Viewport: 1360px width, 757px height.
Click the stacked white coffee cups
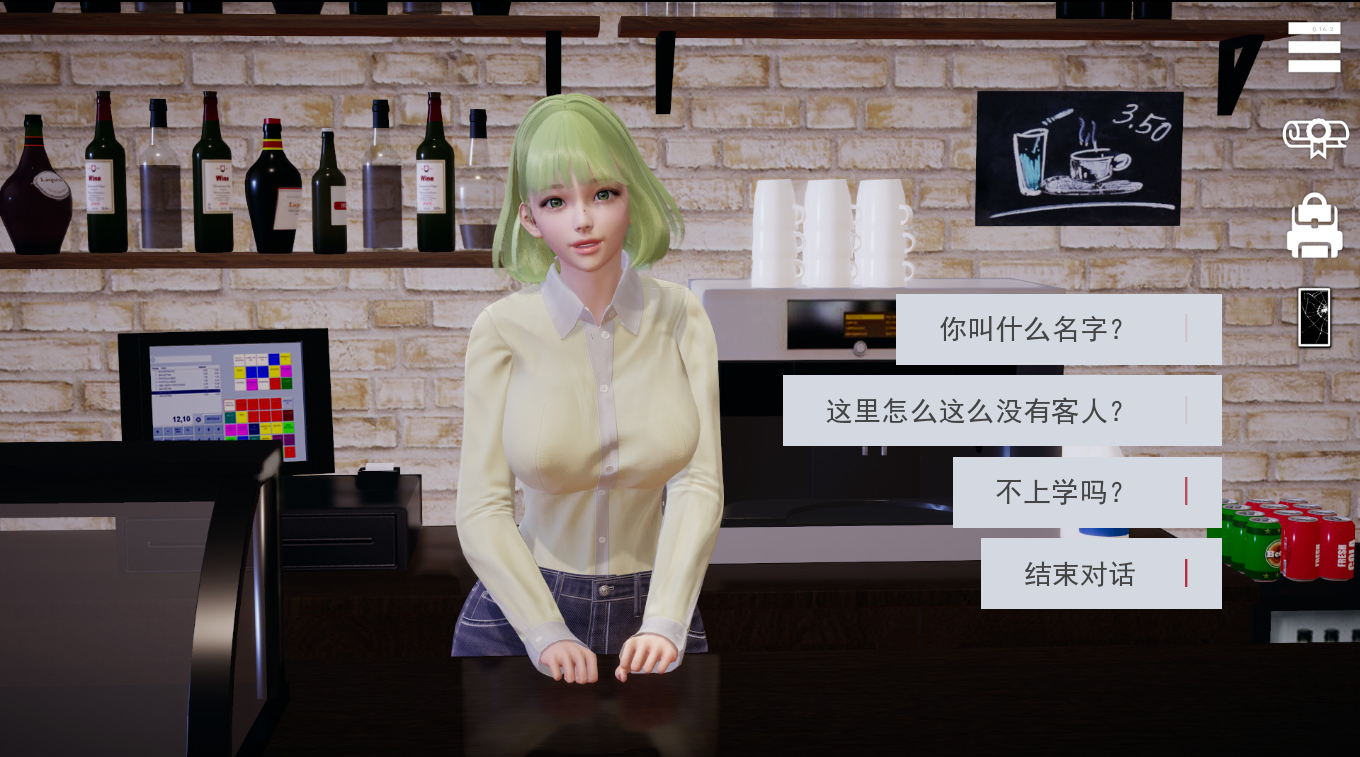tap(830, 230)
